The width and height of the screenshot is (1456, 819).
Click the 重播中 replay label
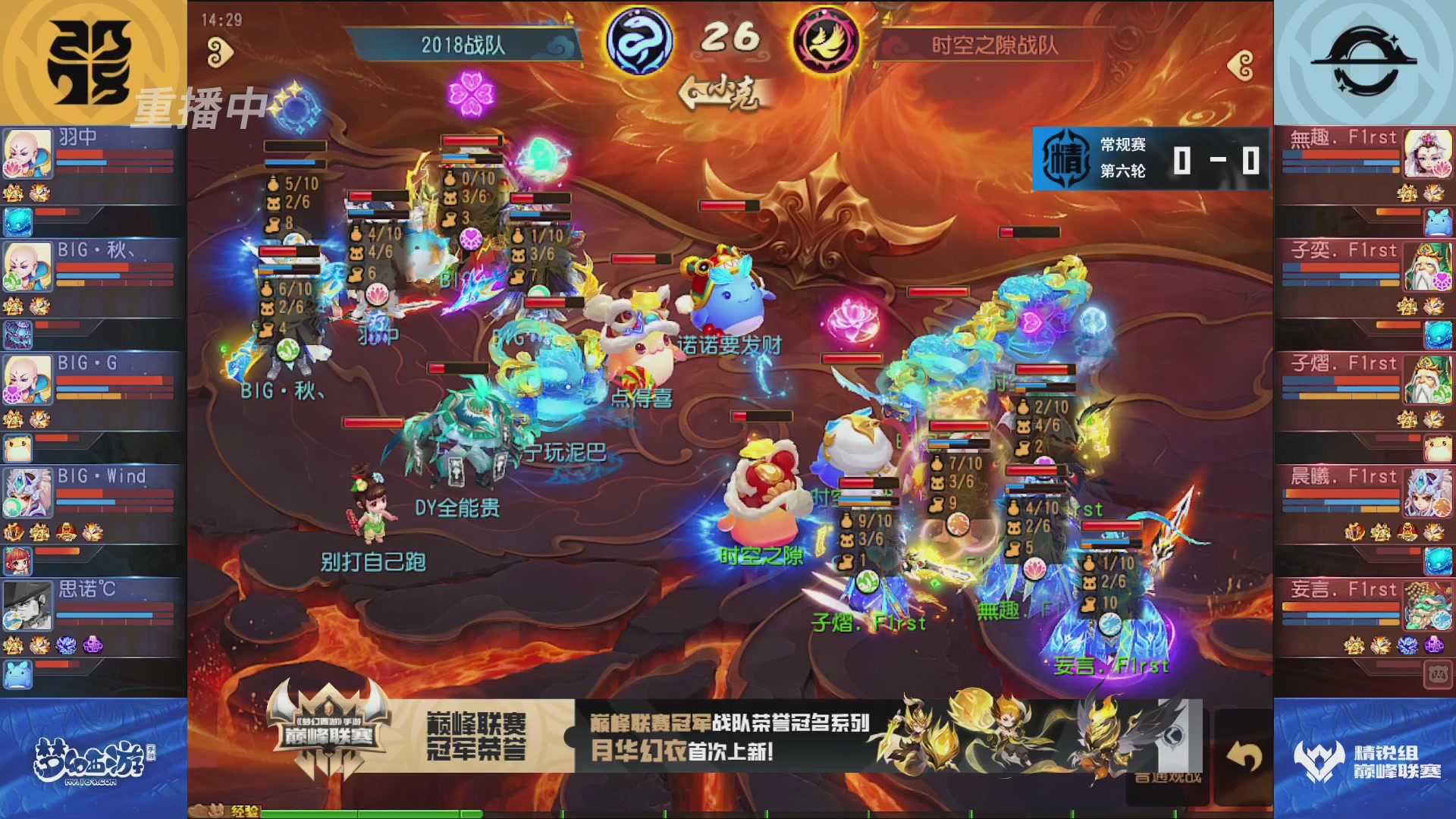201,108
